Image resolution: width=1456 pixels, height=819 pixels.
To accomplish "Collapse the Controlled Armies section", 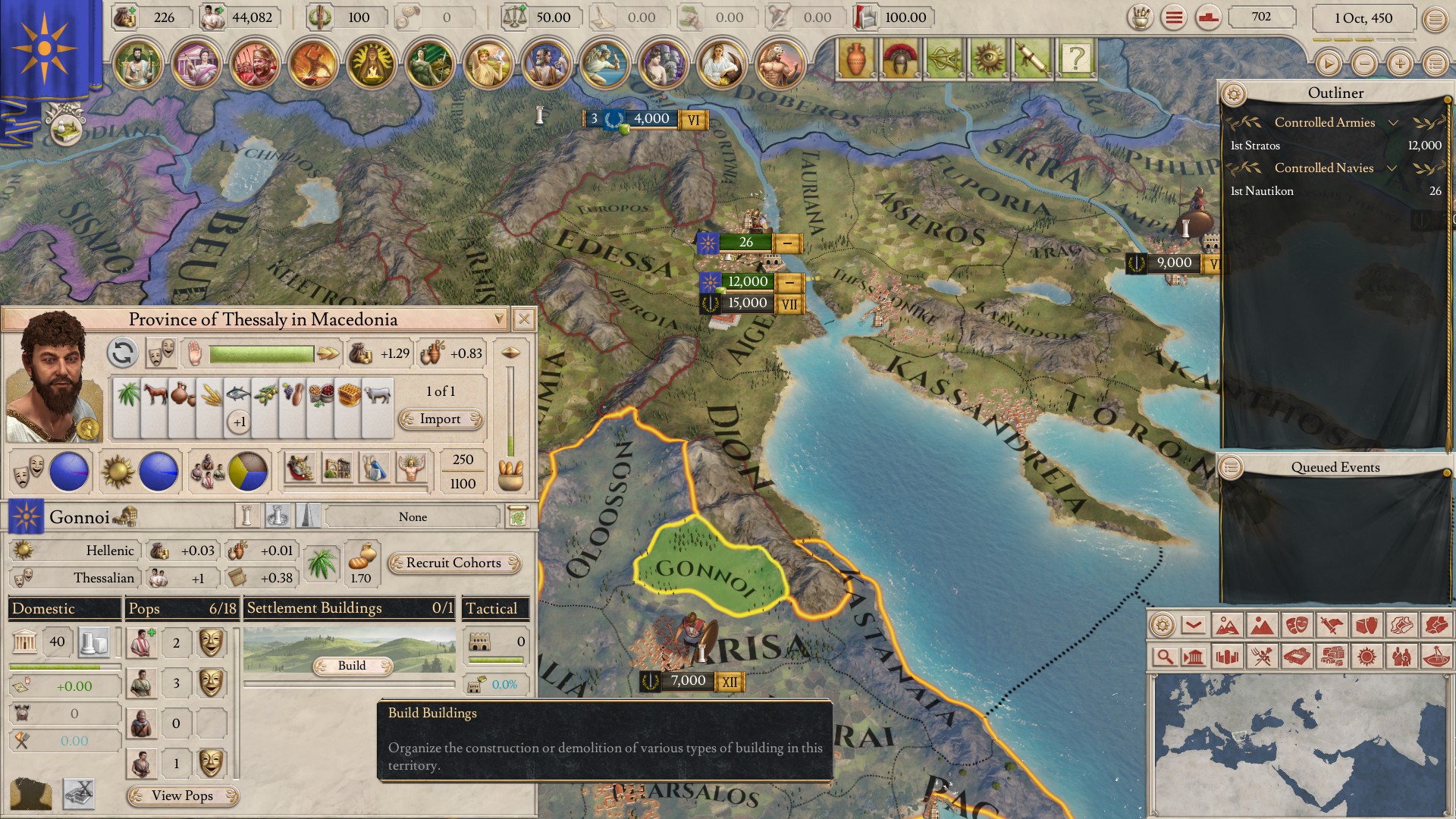I will coord(1392,123).
